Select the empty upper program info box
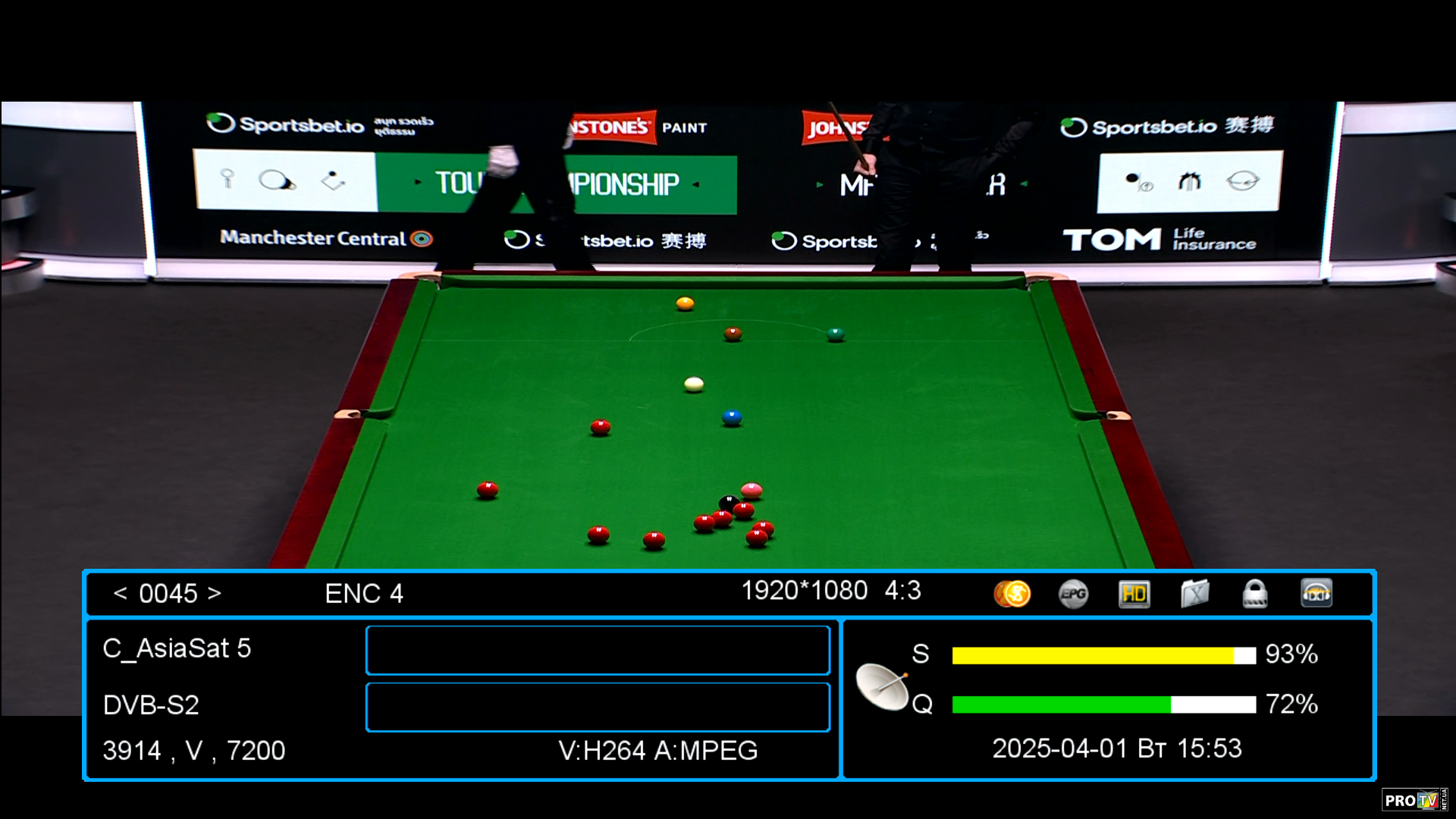This screenshot has height=819, width=1456. pyautogui.click(x=598, y=650)
